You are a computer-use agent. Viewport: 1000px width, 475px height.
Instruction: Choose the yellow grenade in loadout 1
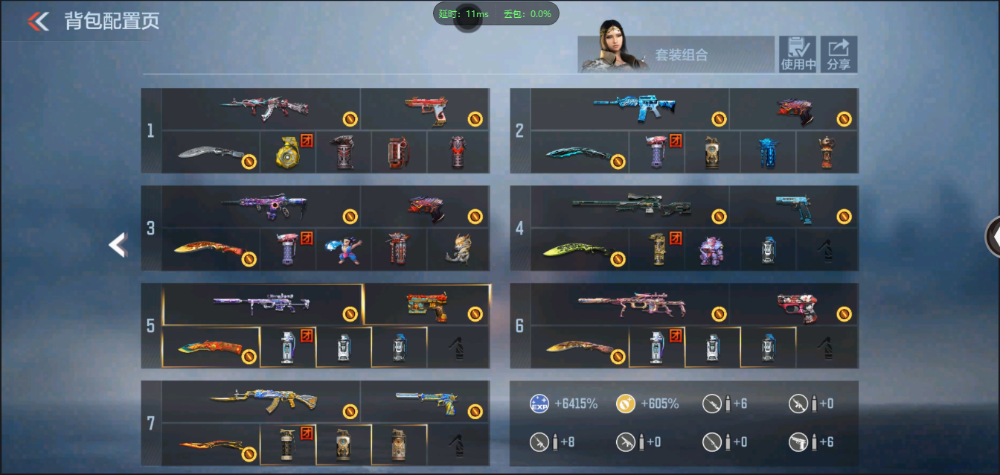coord(288,152)
